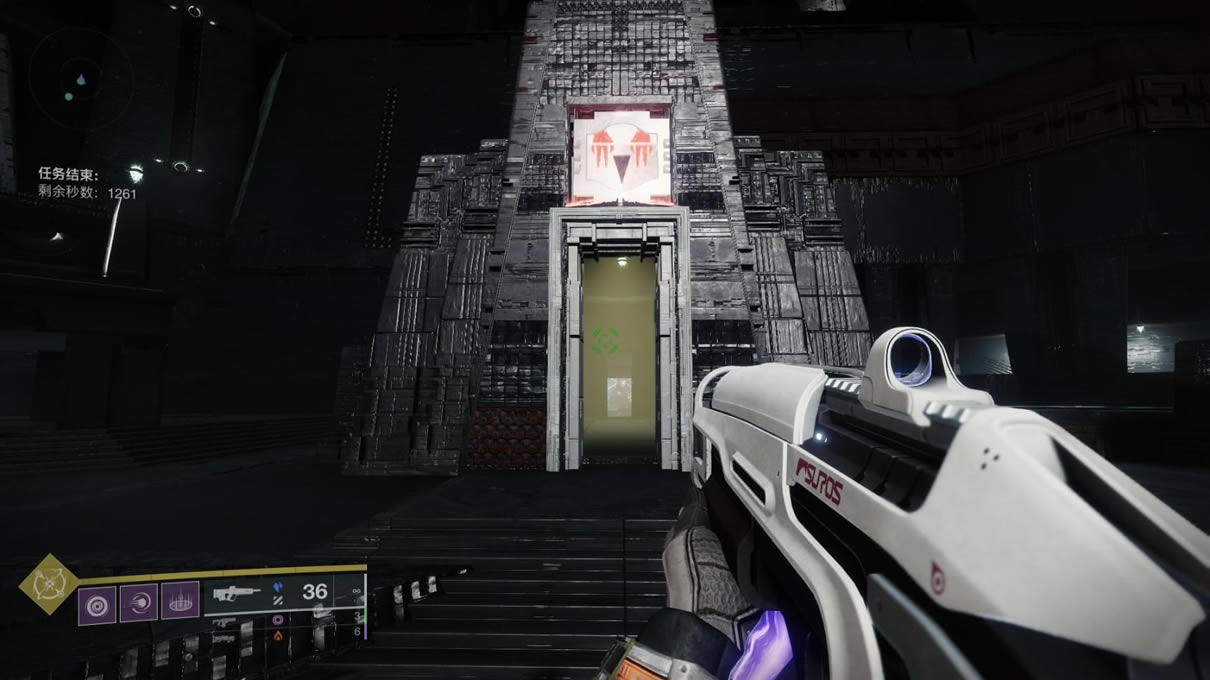Trigger the purple rift class ability icon

point(180,602)
